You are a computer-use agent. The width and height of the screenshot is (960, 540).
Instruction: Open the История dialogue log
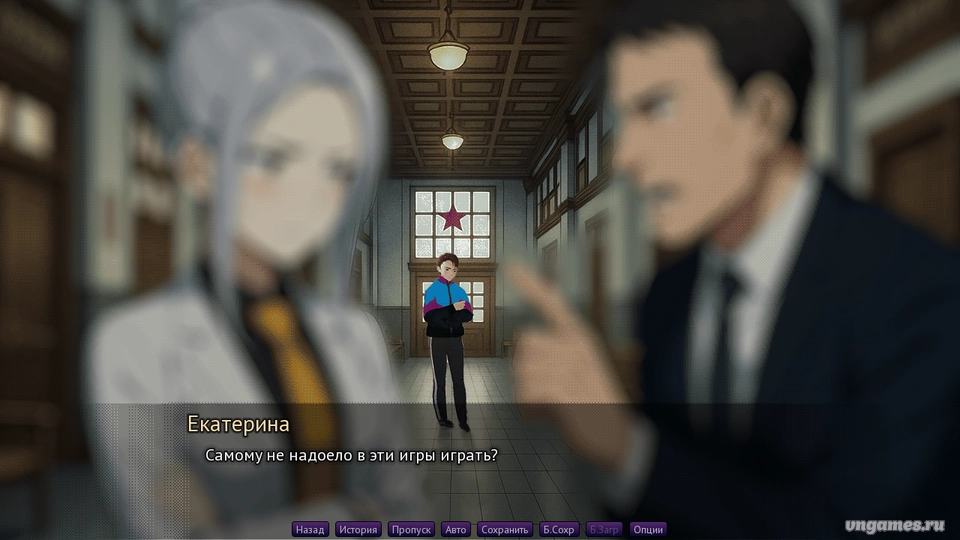coord(358,529)
